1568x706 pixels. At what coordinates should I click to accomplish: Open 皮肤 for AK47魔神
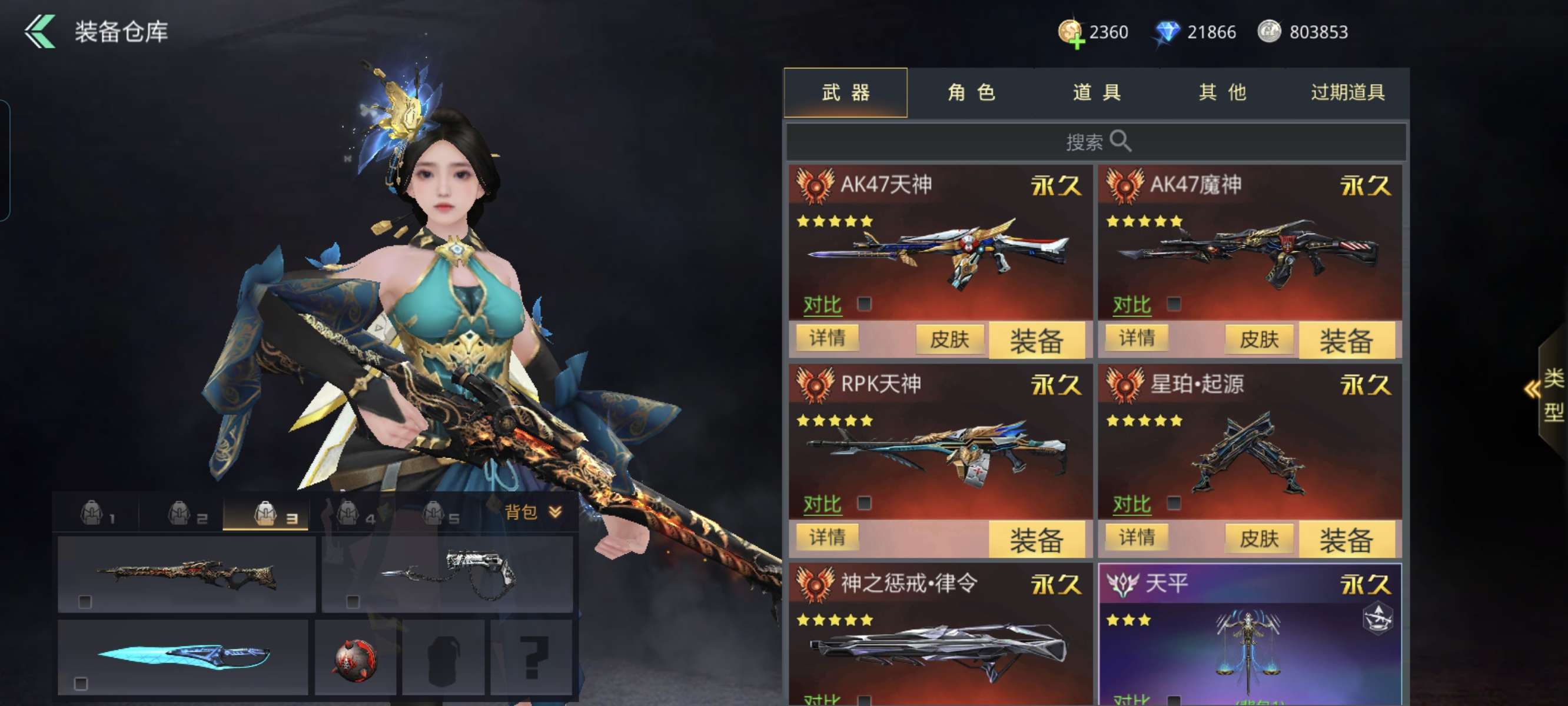point(1259,339)
